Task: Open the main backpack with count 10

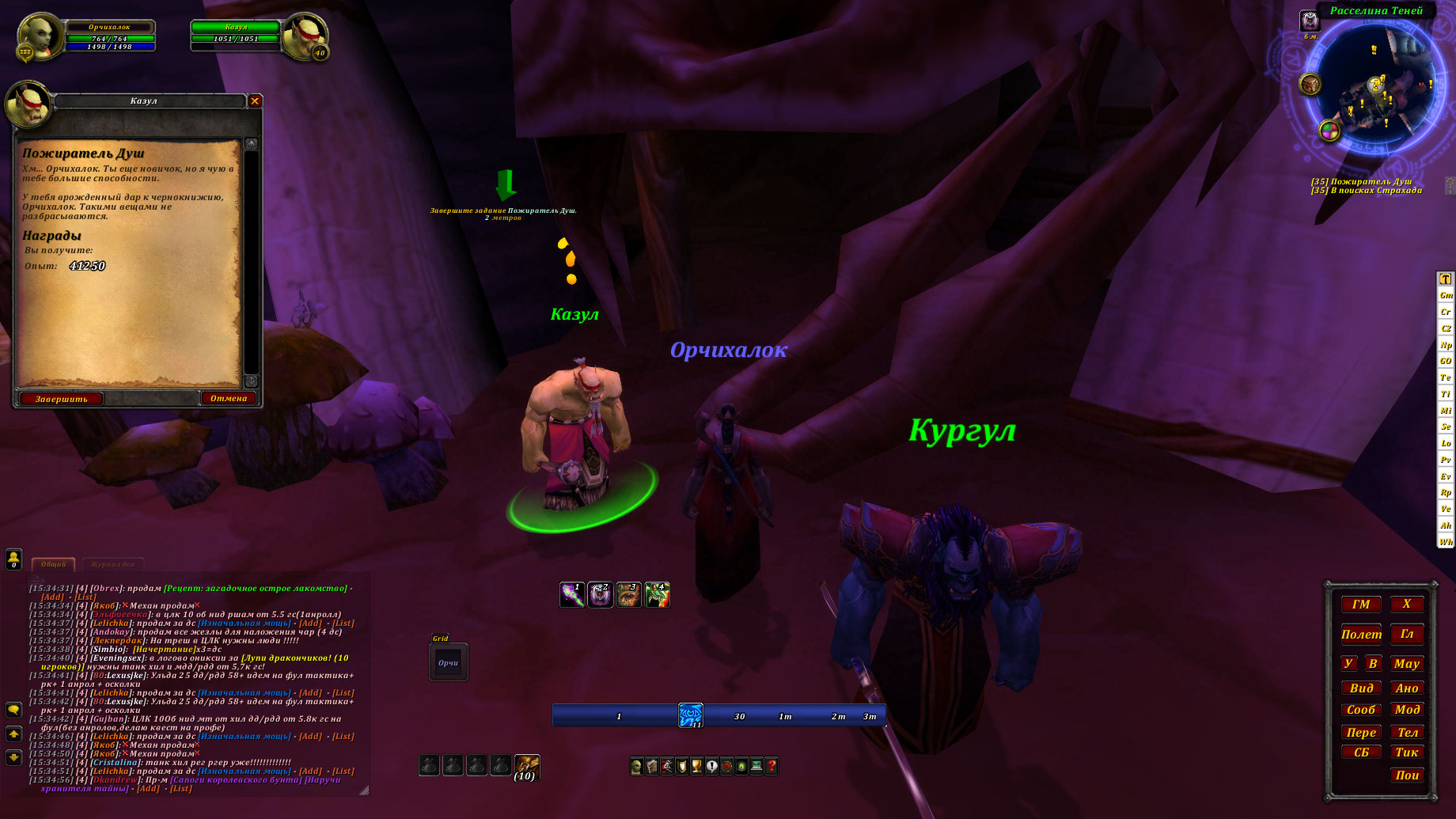Action: [526, 766]
